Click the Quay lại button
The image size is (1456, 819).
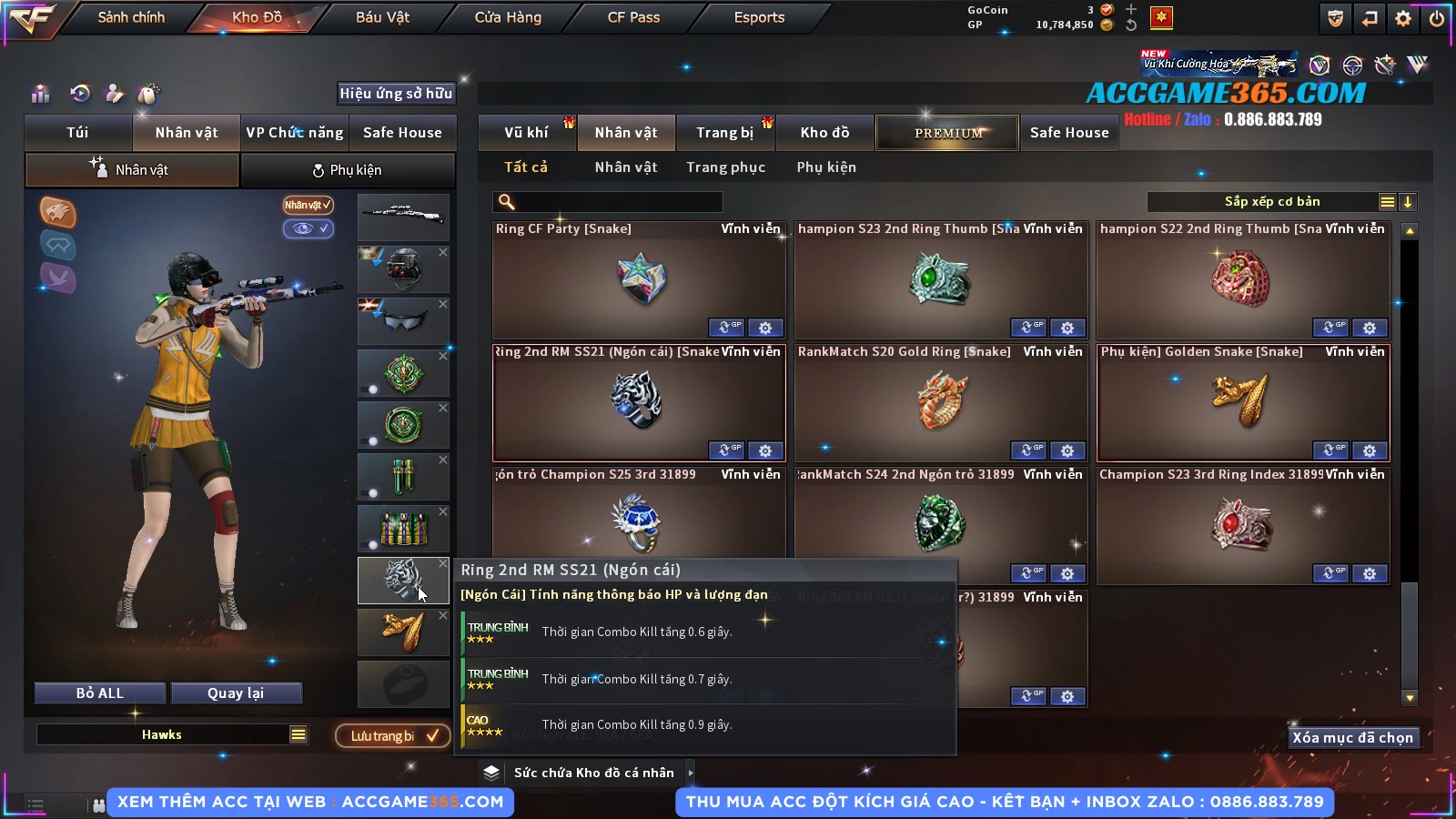[236, 693]
